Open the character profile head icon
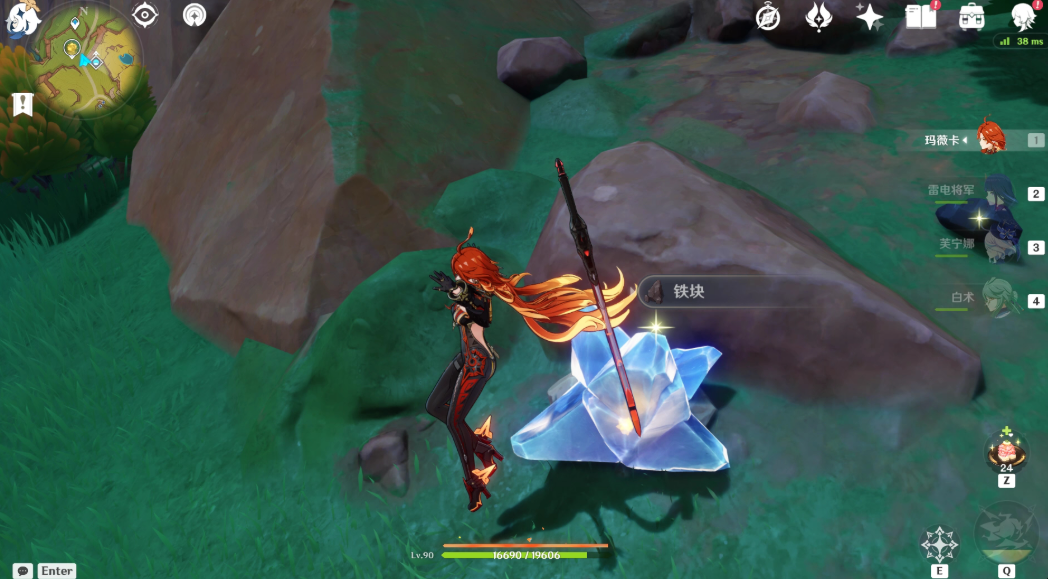This screenshot has width=1048, height=579. click(x=1022, y=17)
